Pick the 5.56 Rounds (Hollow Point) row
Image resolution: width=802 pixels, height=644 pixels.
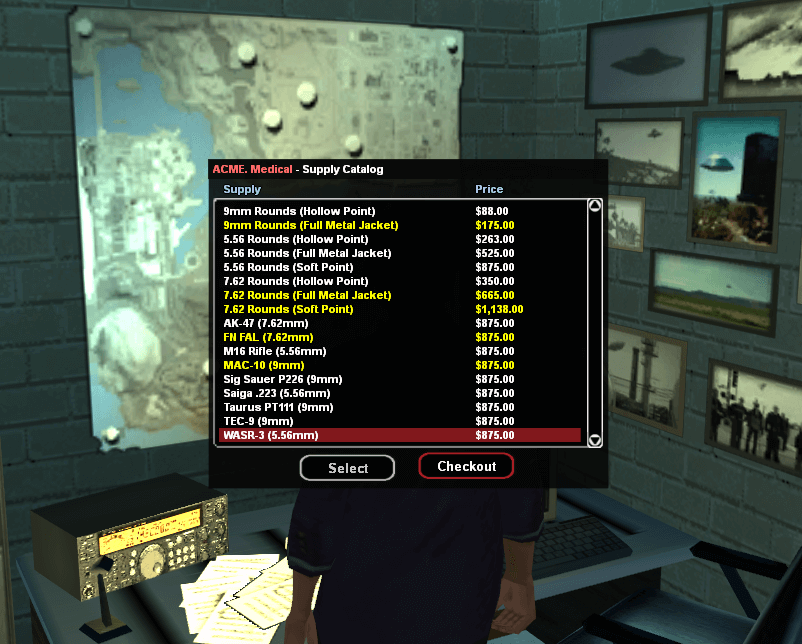tap(296, 239)
